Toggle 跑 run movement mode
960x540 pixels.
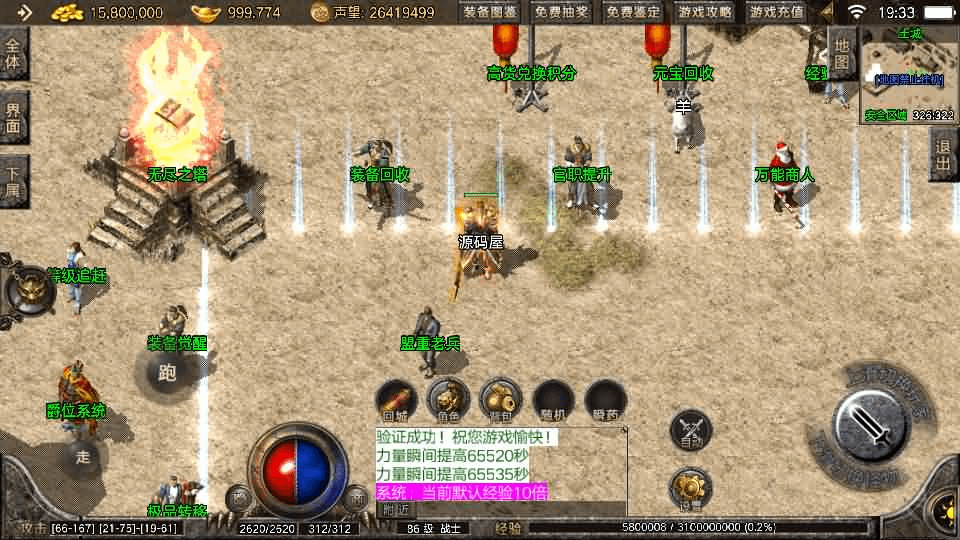pyautogui.click(x=167, y=374)
